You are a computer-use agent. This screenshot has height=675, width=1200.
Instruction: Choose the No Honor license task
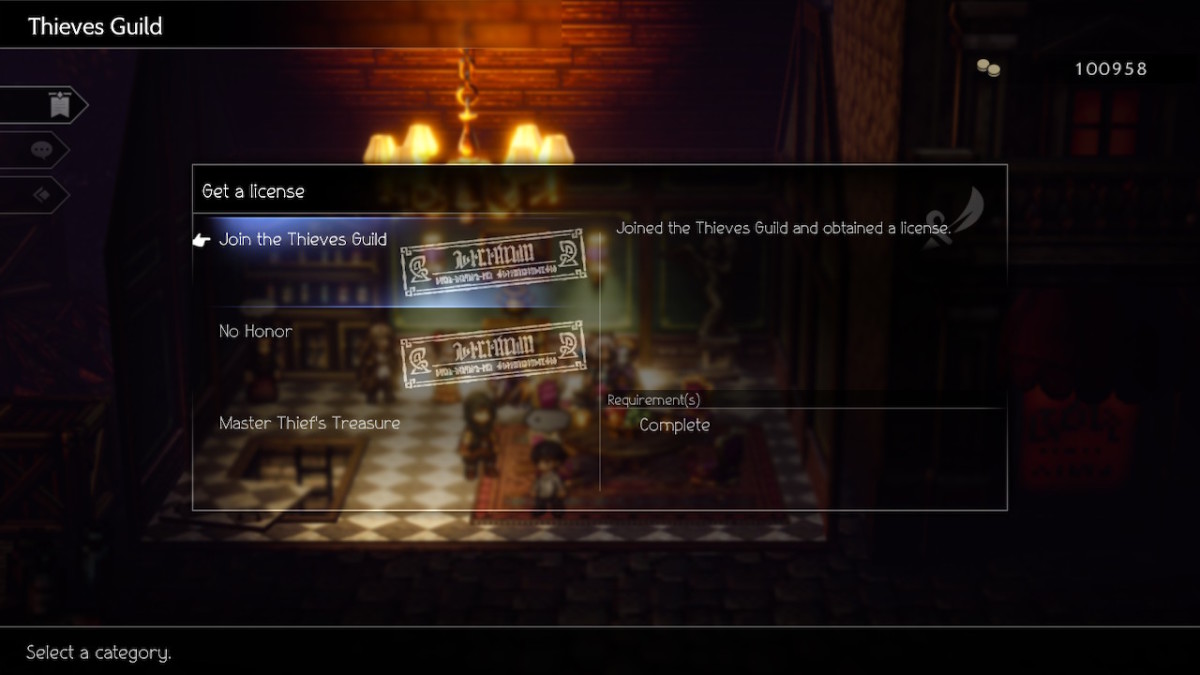pos(256,332)
